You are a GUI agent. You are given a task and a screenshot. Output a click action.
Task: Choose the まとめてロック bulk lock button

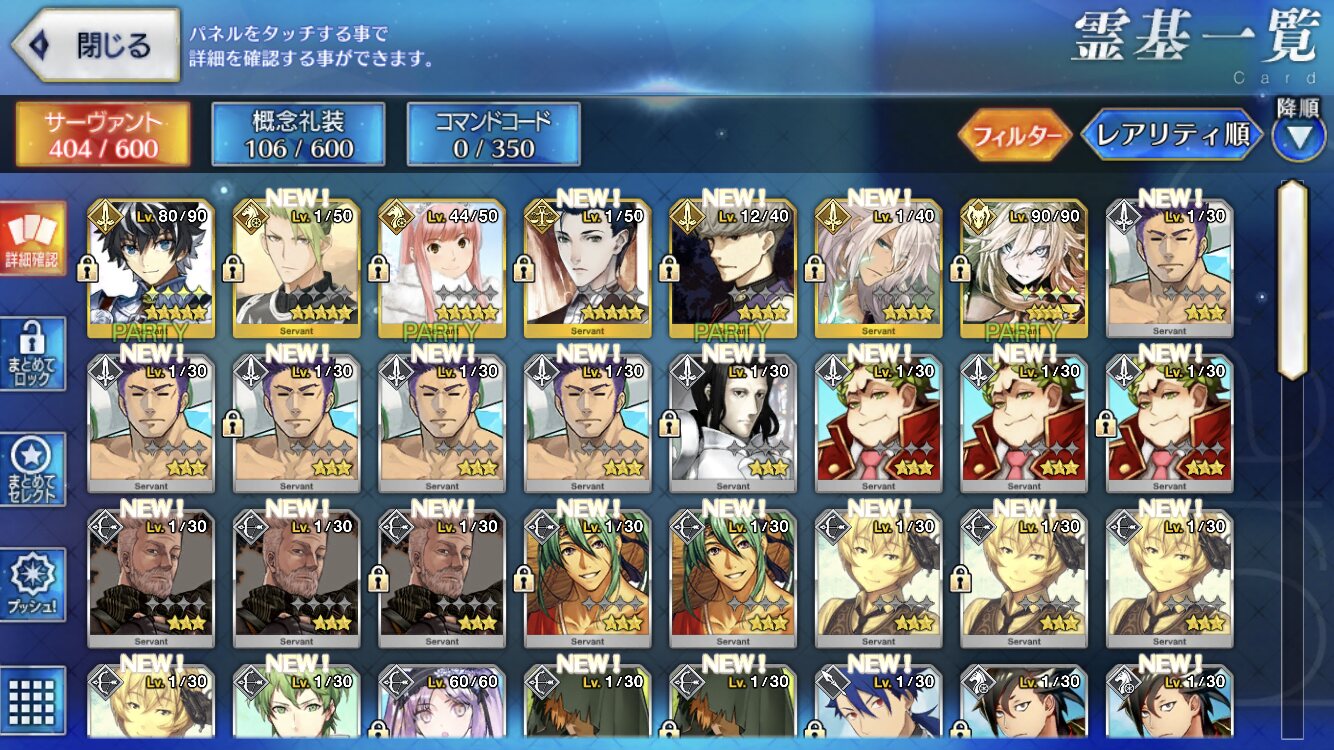[32, 354]
